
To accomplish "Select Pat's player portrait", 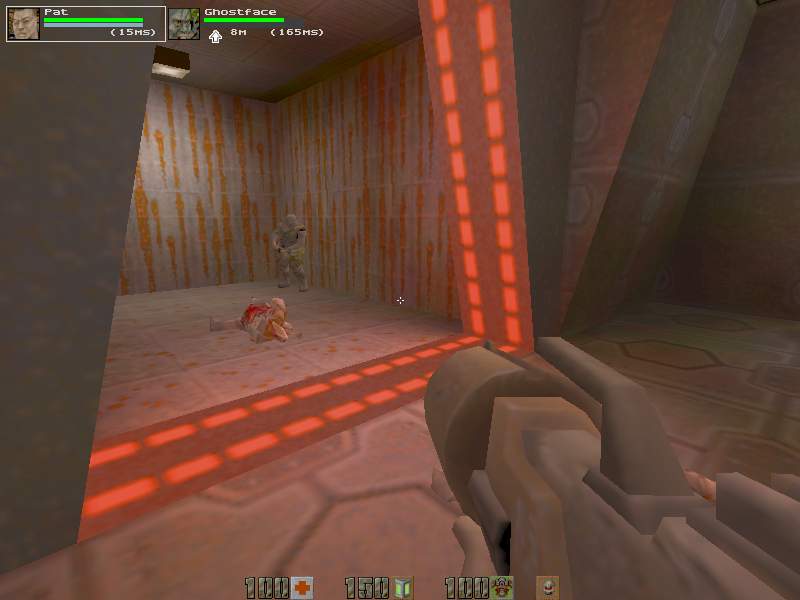I will [23, 23].
